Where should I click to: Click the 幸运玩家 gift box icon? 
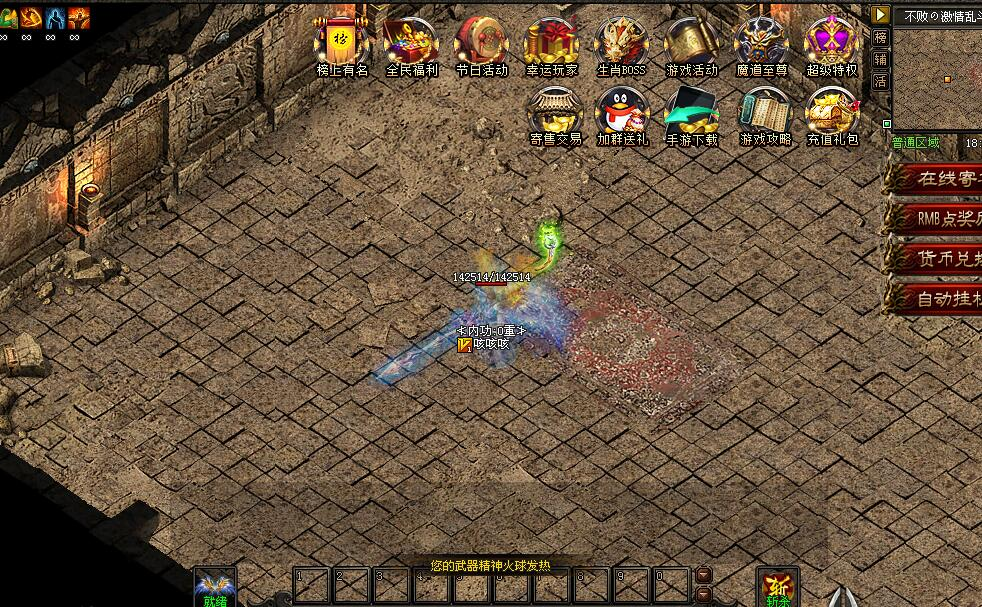(x=551, y=44)
